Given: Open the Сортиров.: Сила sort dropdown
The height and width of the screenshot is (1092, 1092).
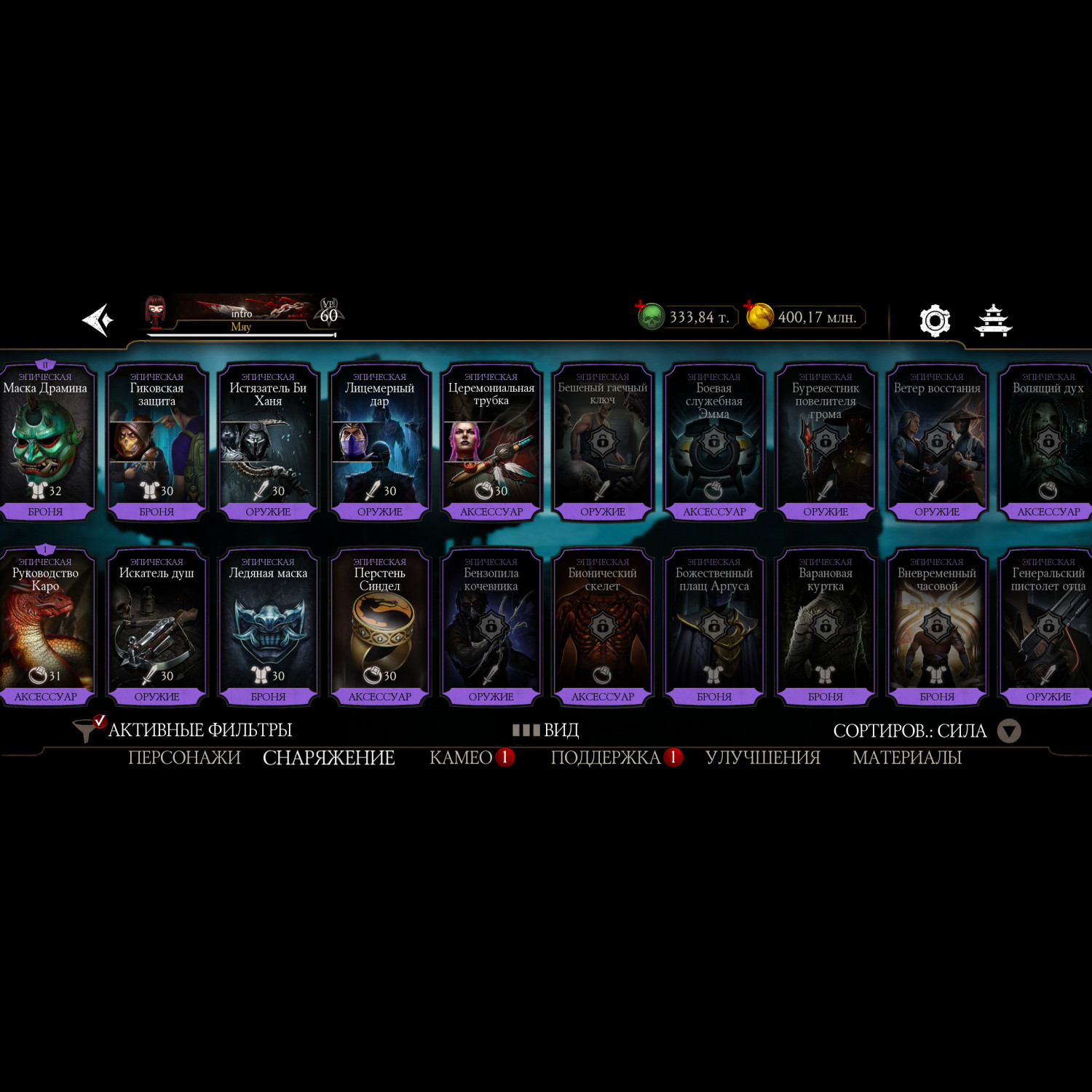Looking at the screenshot, I should [x=926, y=731].
